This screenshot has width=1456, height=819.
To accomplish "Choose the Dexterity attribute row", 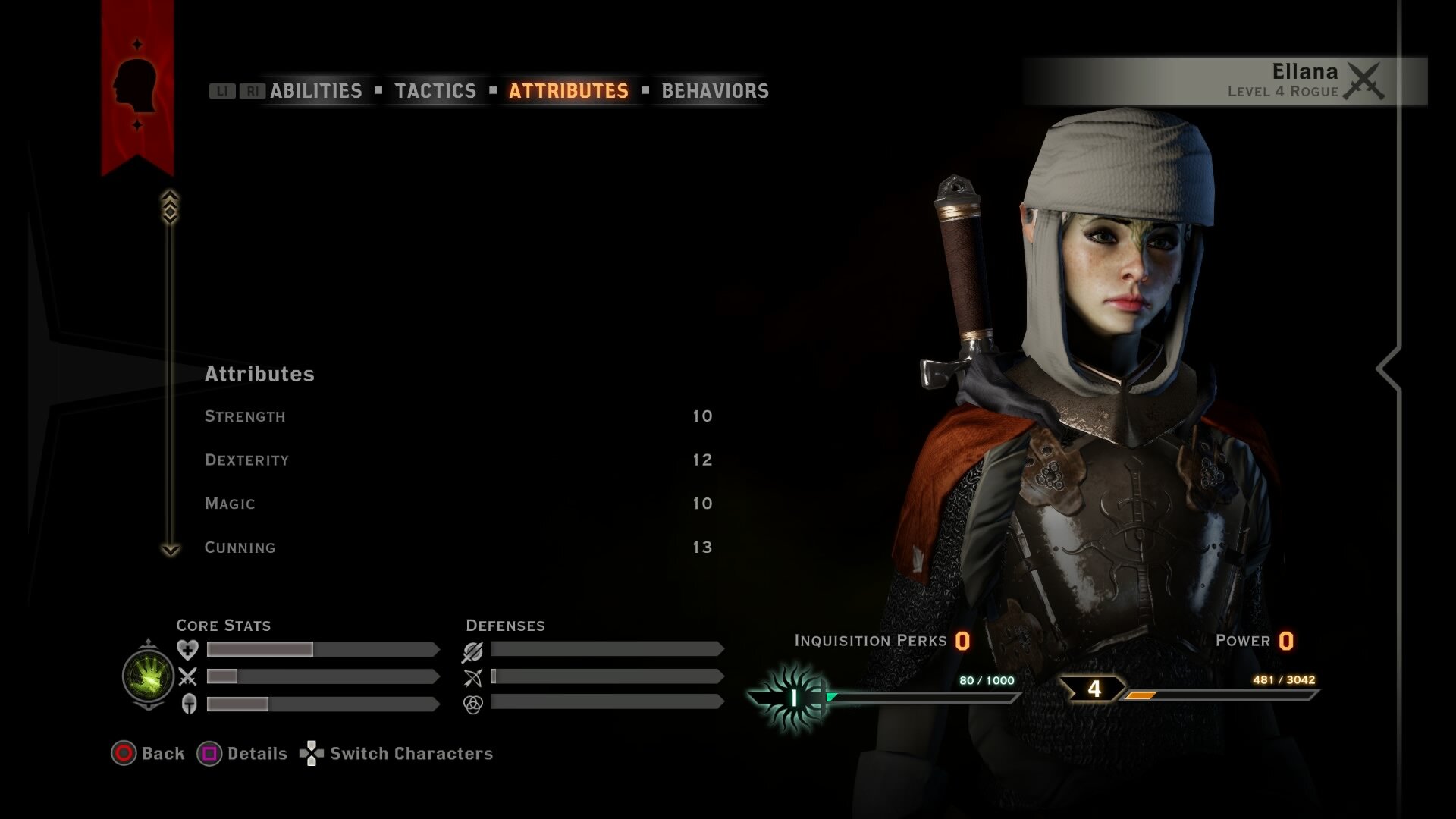I will tap(458, 460).
